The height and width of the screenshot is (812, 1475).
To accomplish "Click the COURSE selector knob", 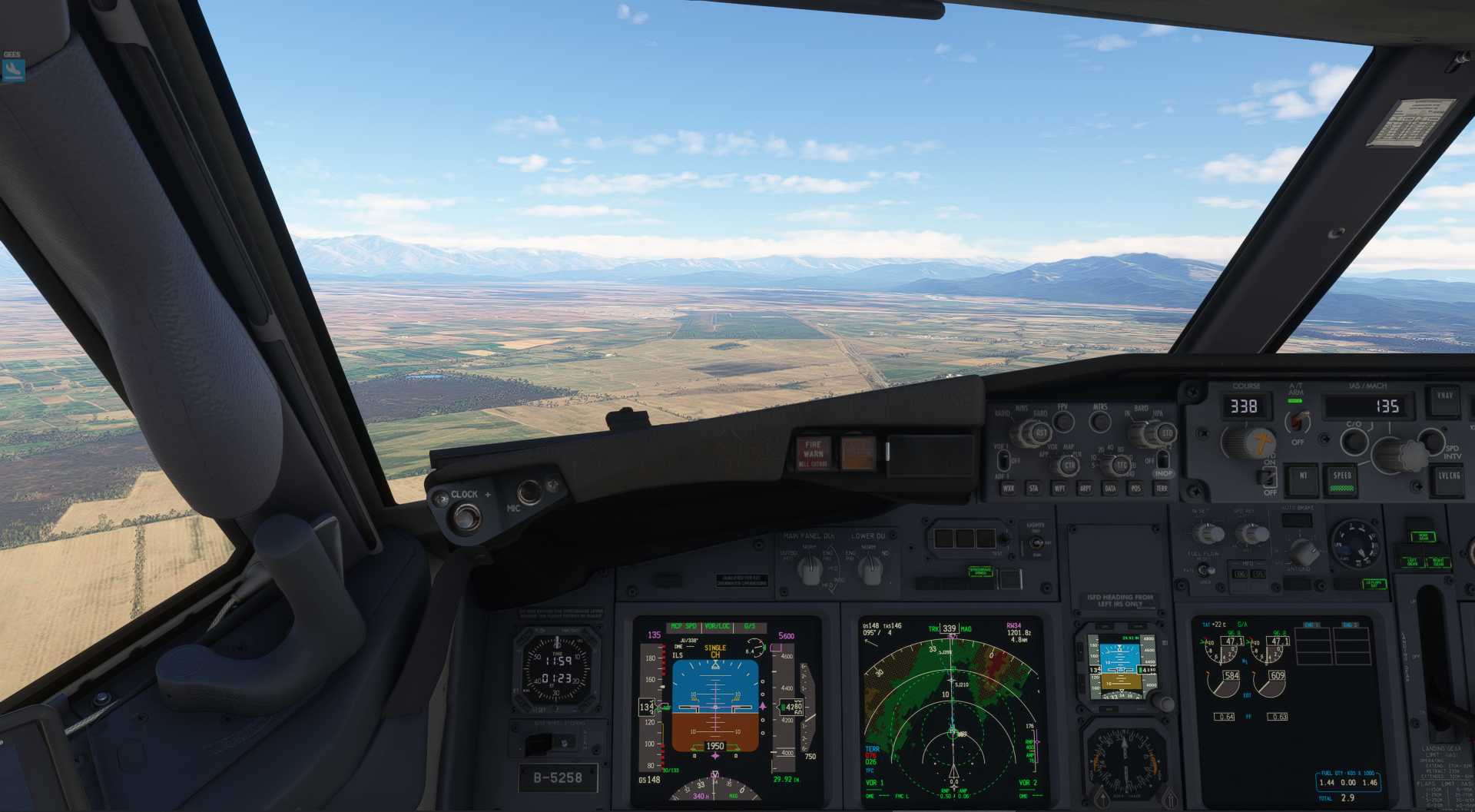I will [x=1243, y=443].
